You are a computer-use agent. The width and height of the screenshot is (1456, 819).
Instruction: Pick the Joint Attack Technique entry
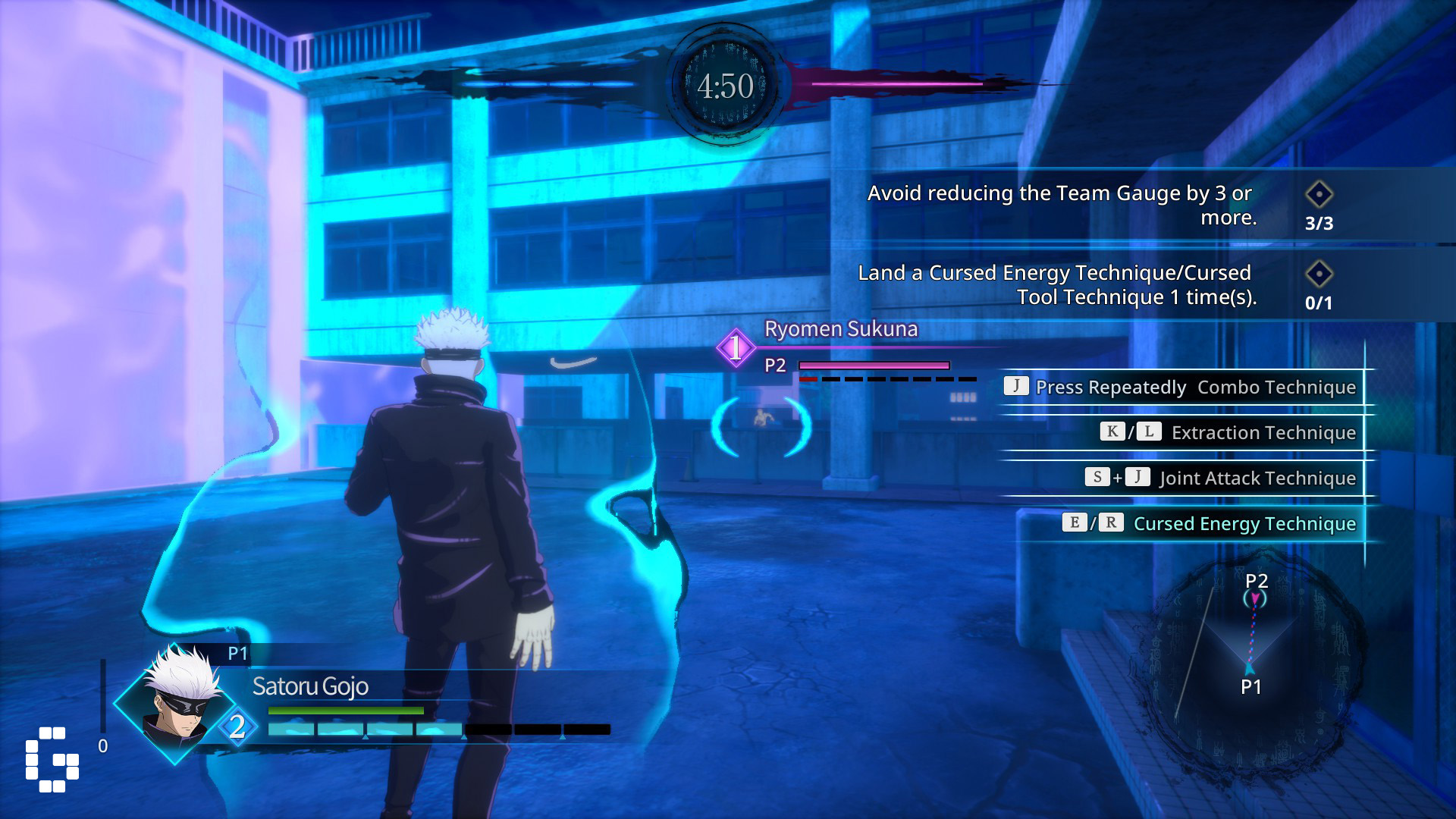coord(1219,478)
